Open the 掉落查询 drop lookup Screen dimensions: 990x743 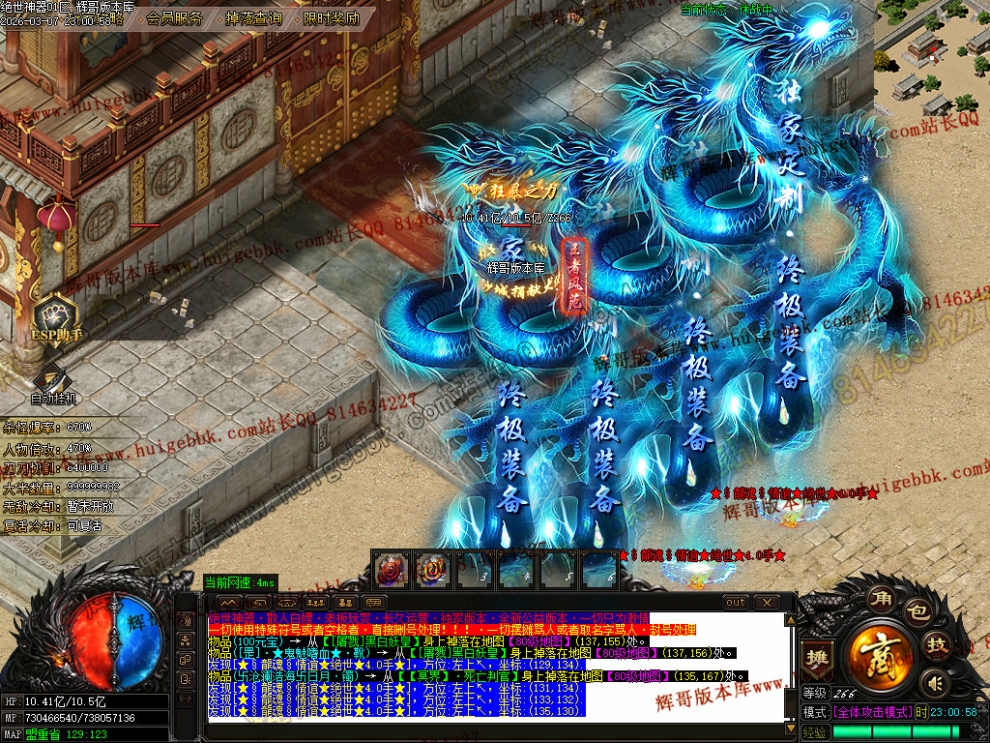253,18
